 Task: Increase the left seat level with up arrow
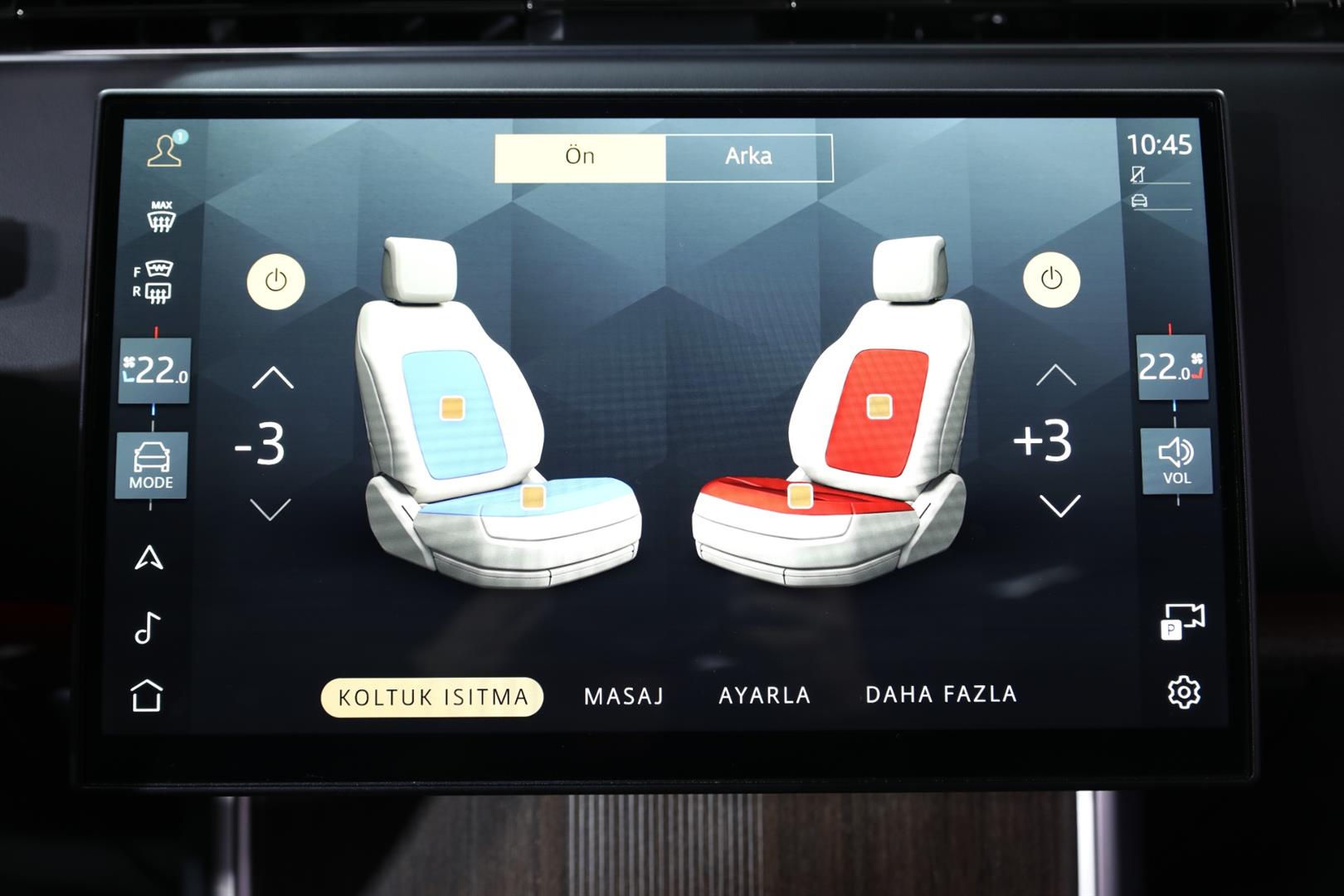273,378
